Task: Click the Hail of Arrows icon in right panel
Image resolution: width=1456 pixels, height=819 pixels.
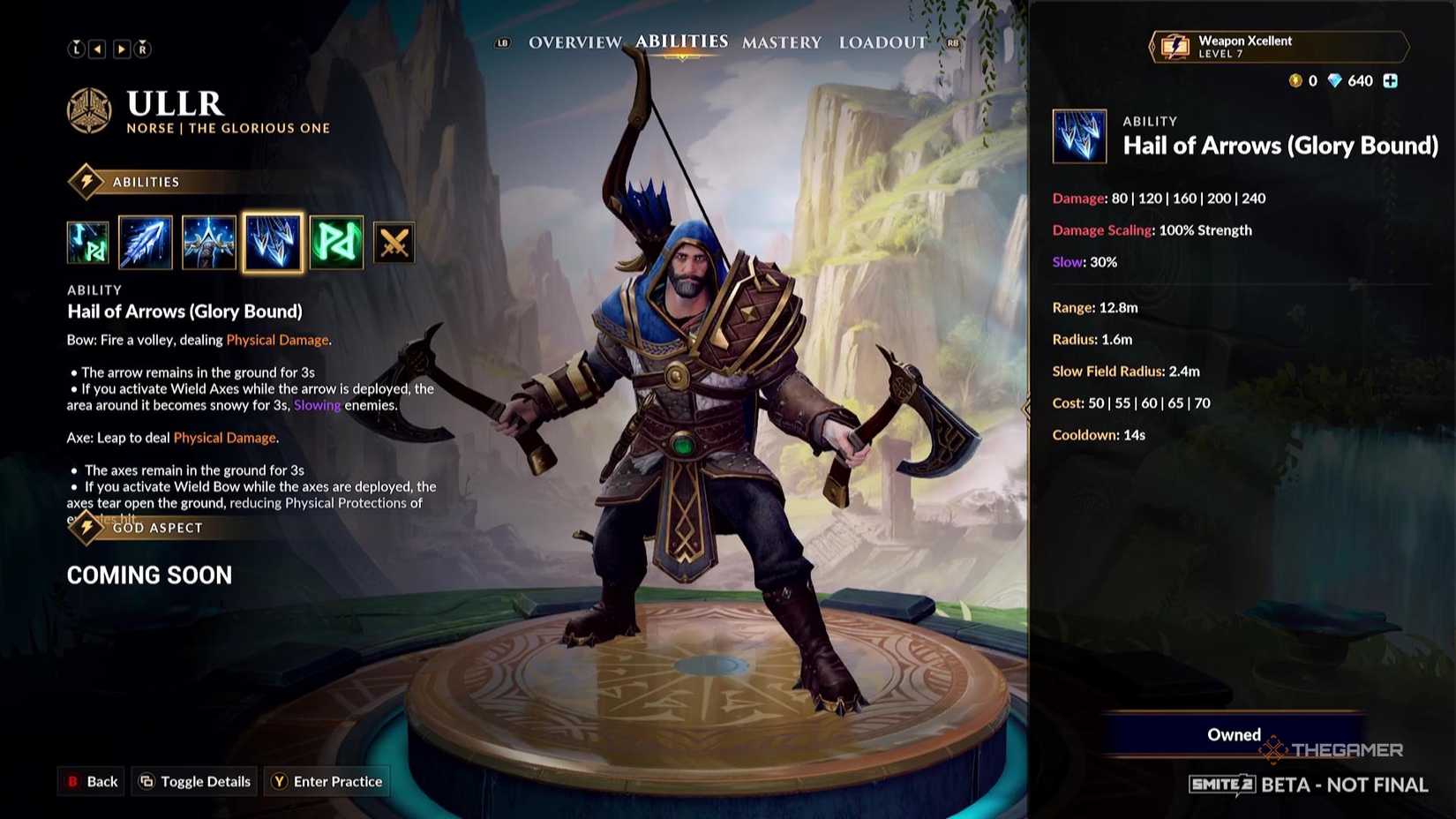Action: click(x=1079, y=137)
